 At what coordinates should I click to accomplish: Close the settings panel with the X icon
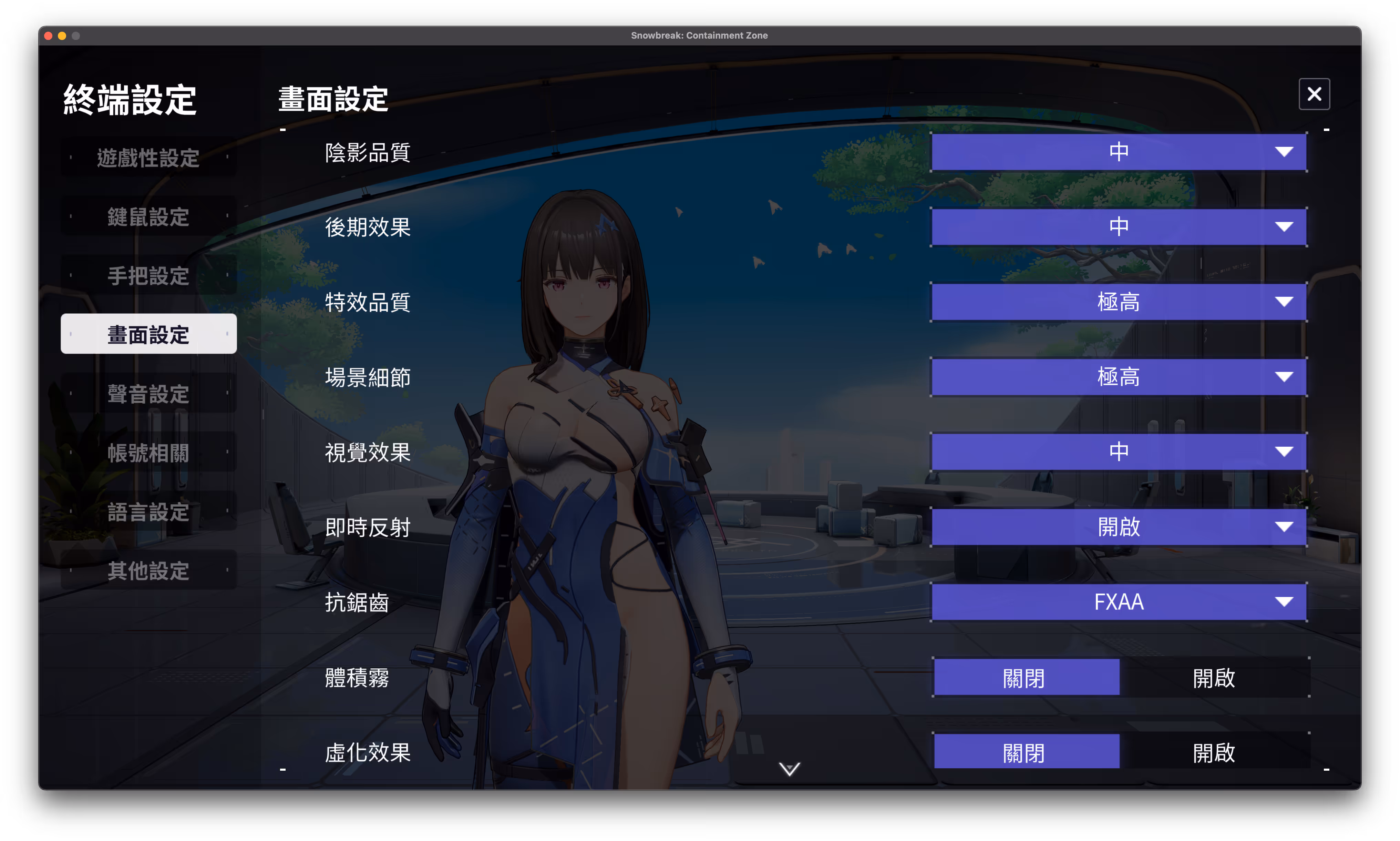(1314, 93)
